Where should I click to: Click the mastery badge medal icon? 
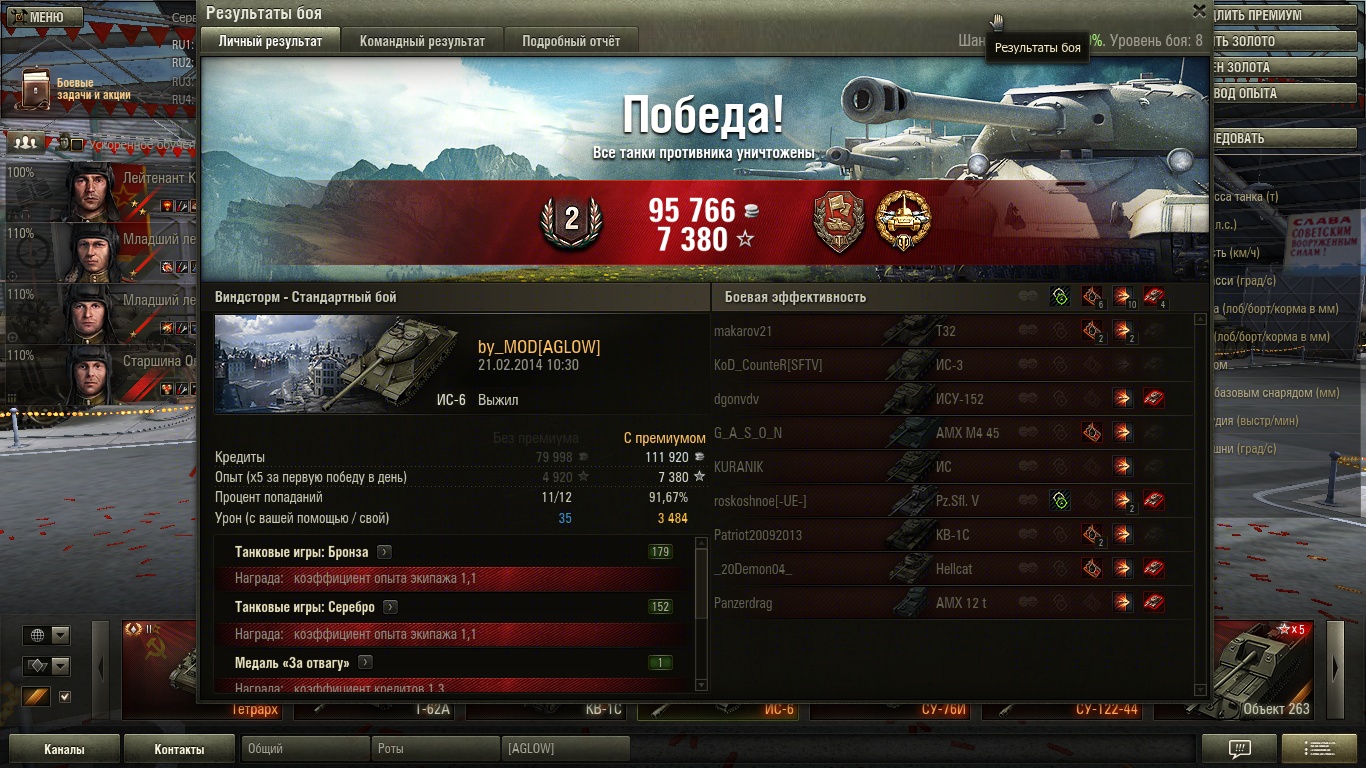point(903,221)
